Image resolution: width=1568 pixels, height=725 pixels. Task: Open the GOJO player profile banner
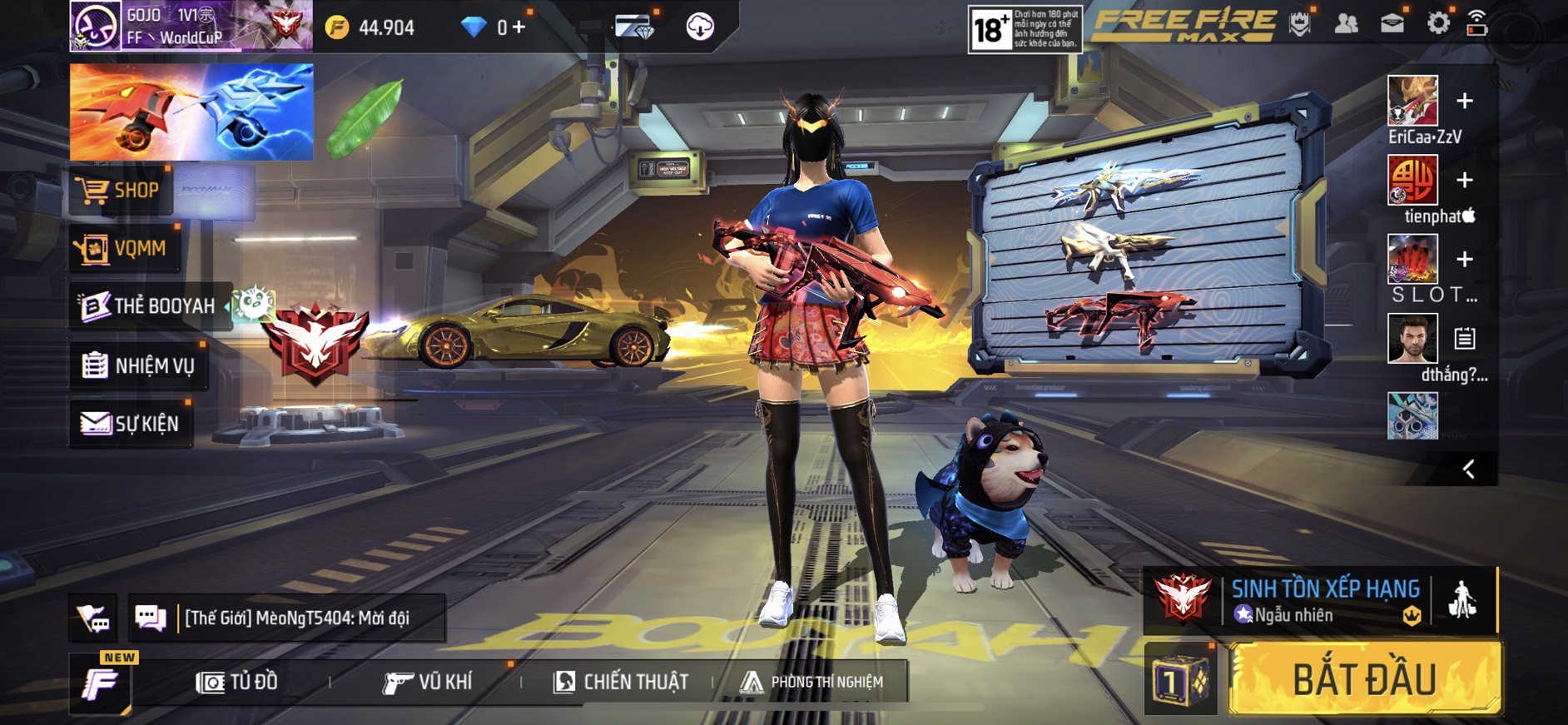coord(190,26)
